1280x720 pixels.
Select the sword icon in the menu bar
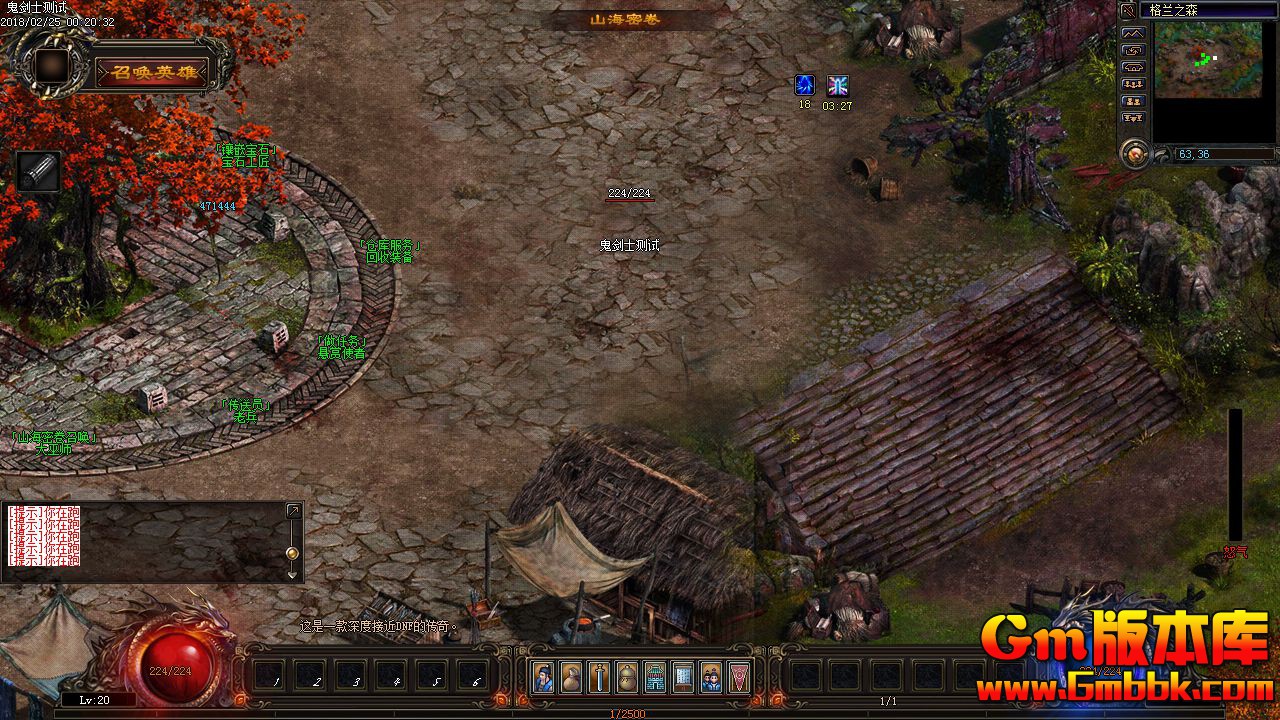599,677
